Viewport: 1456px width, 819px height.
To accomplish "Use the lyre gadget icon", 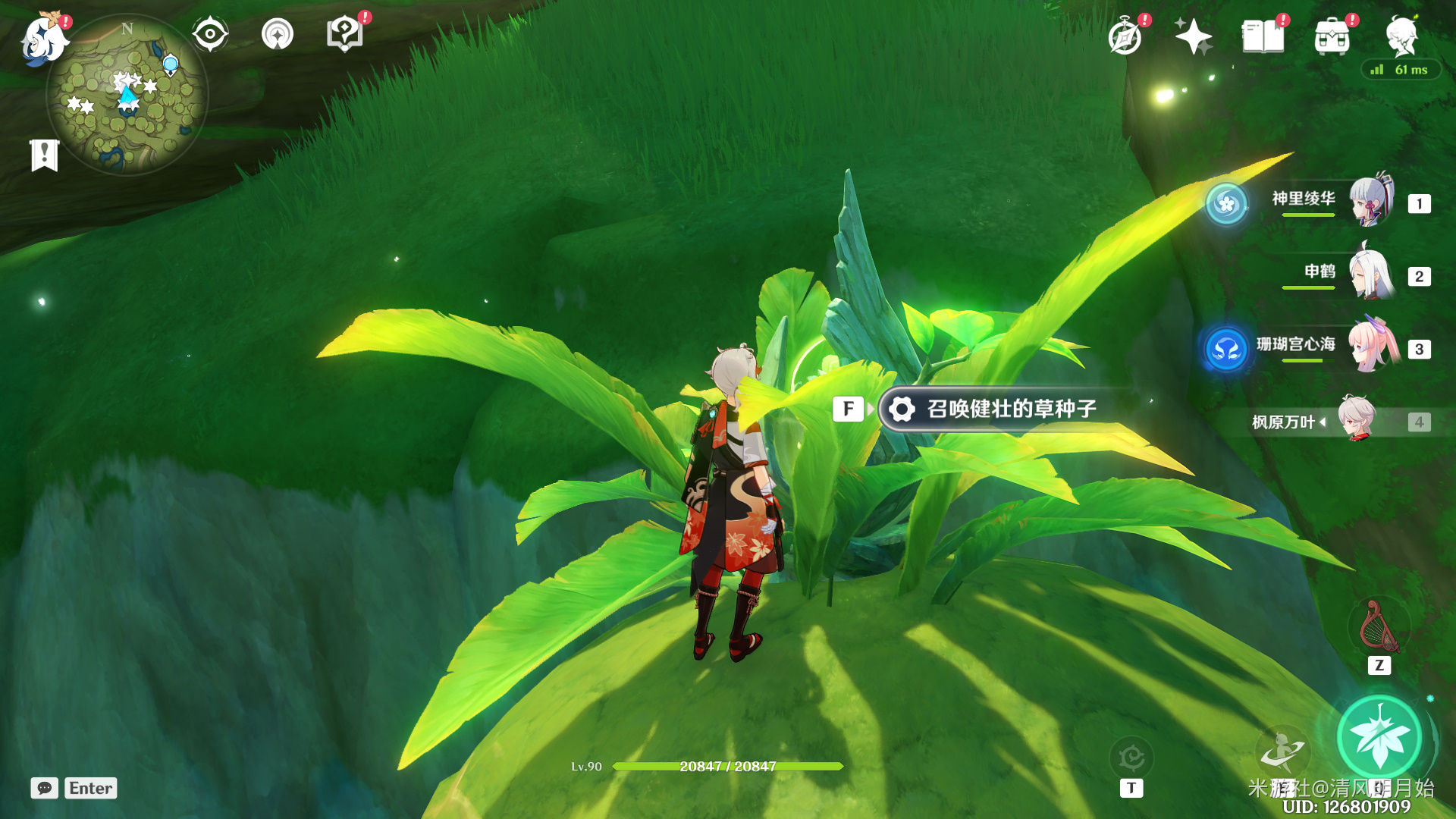I will 1379,628.
